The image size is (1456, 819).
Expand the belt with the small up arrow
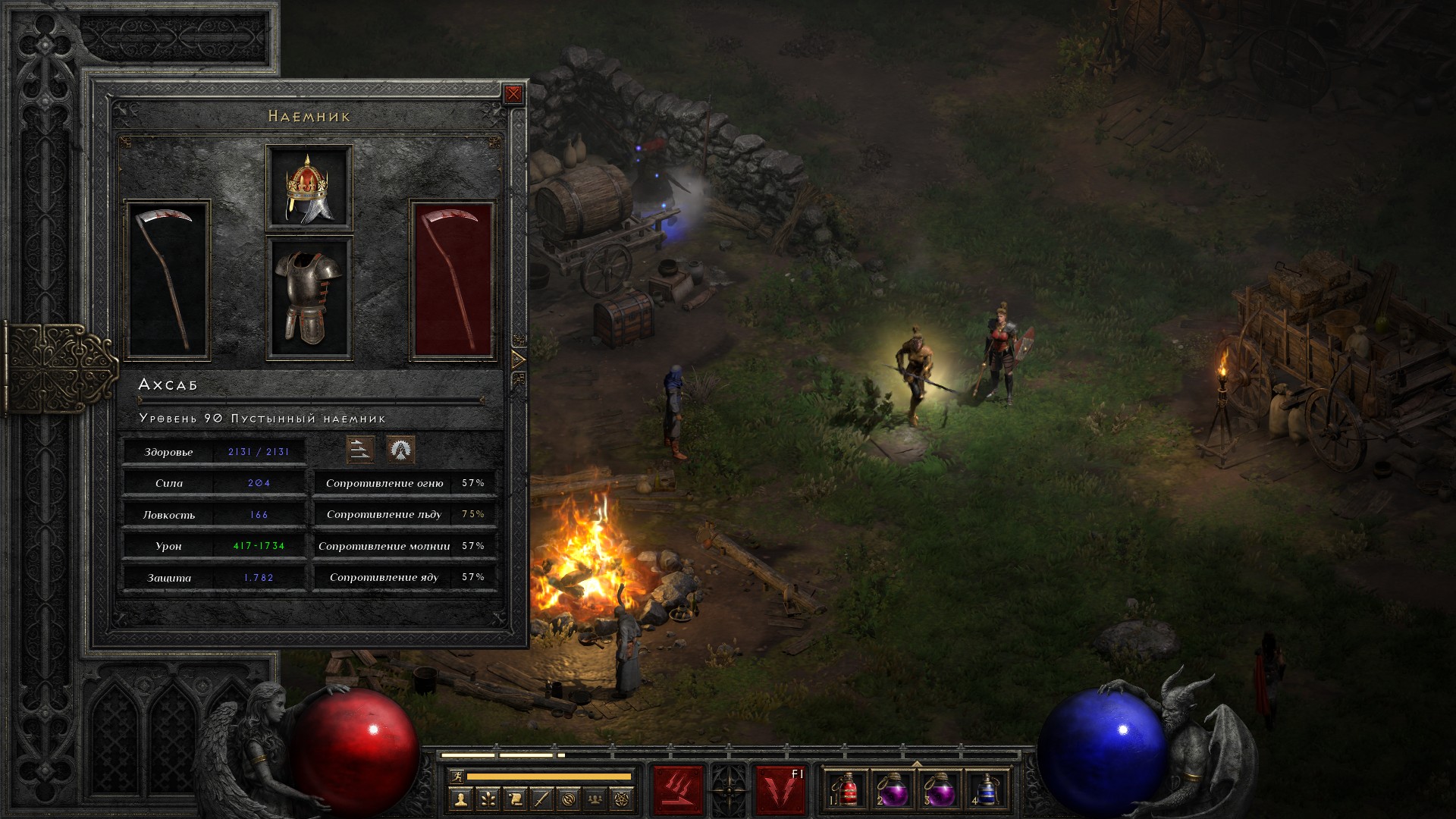pos(917,764)
